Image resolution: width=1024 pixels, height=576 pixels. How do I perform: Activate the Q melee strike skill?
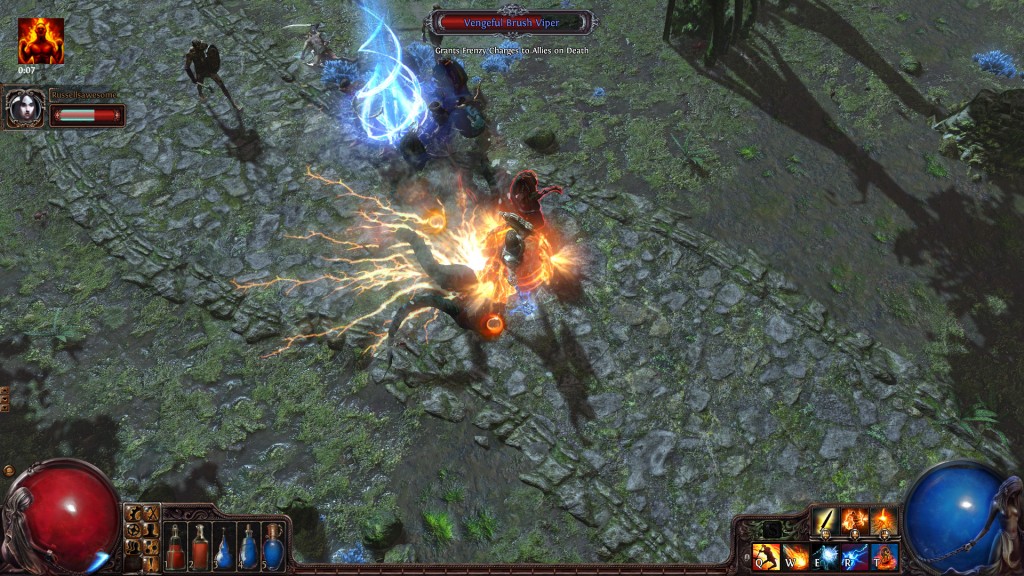point(766,556)
